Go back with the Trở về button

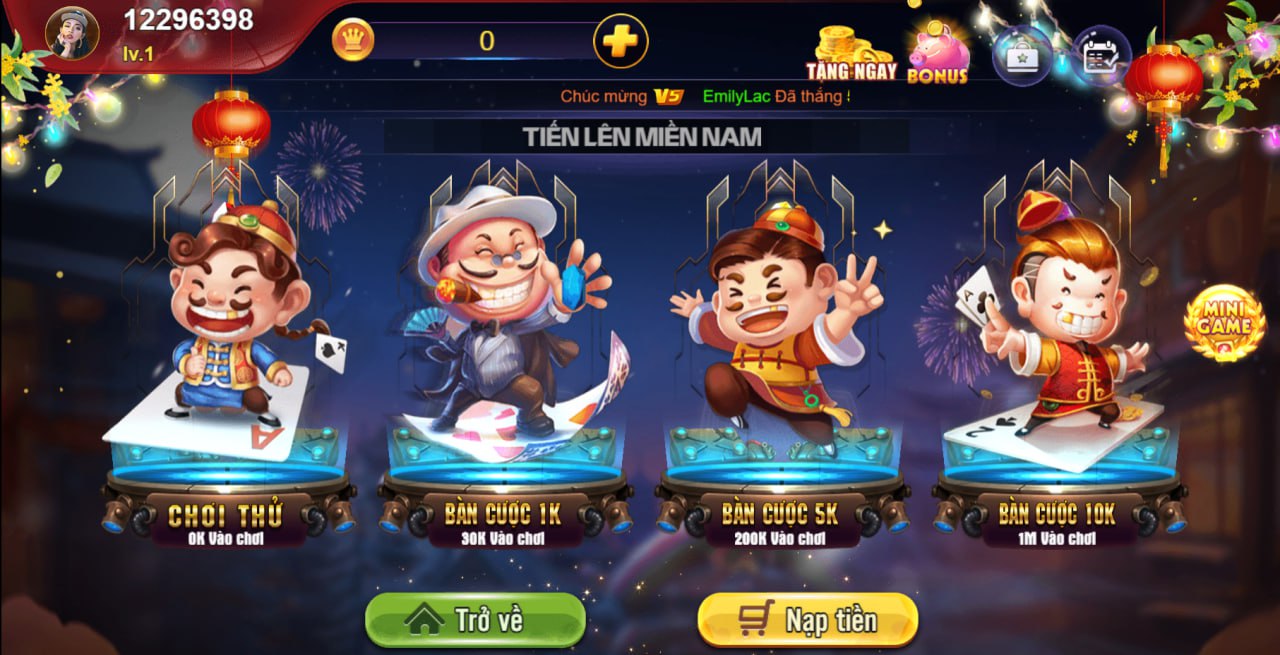(x=475, y=620)
